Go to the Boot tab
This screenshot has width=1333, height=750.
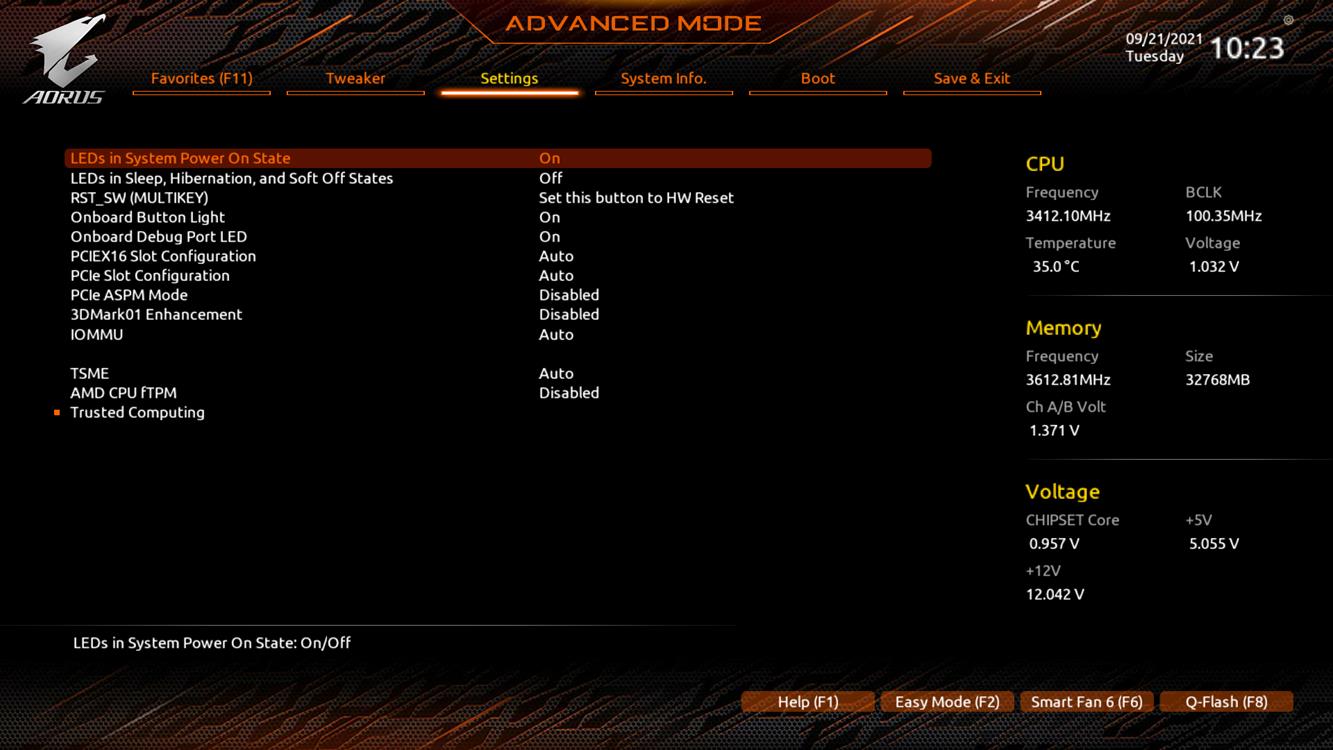817,78
